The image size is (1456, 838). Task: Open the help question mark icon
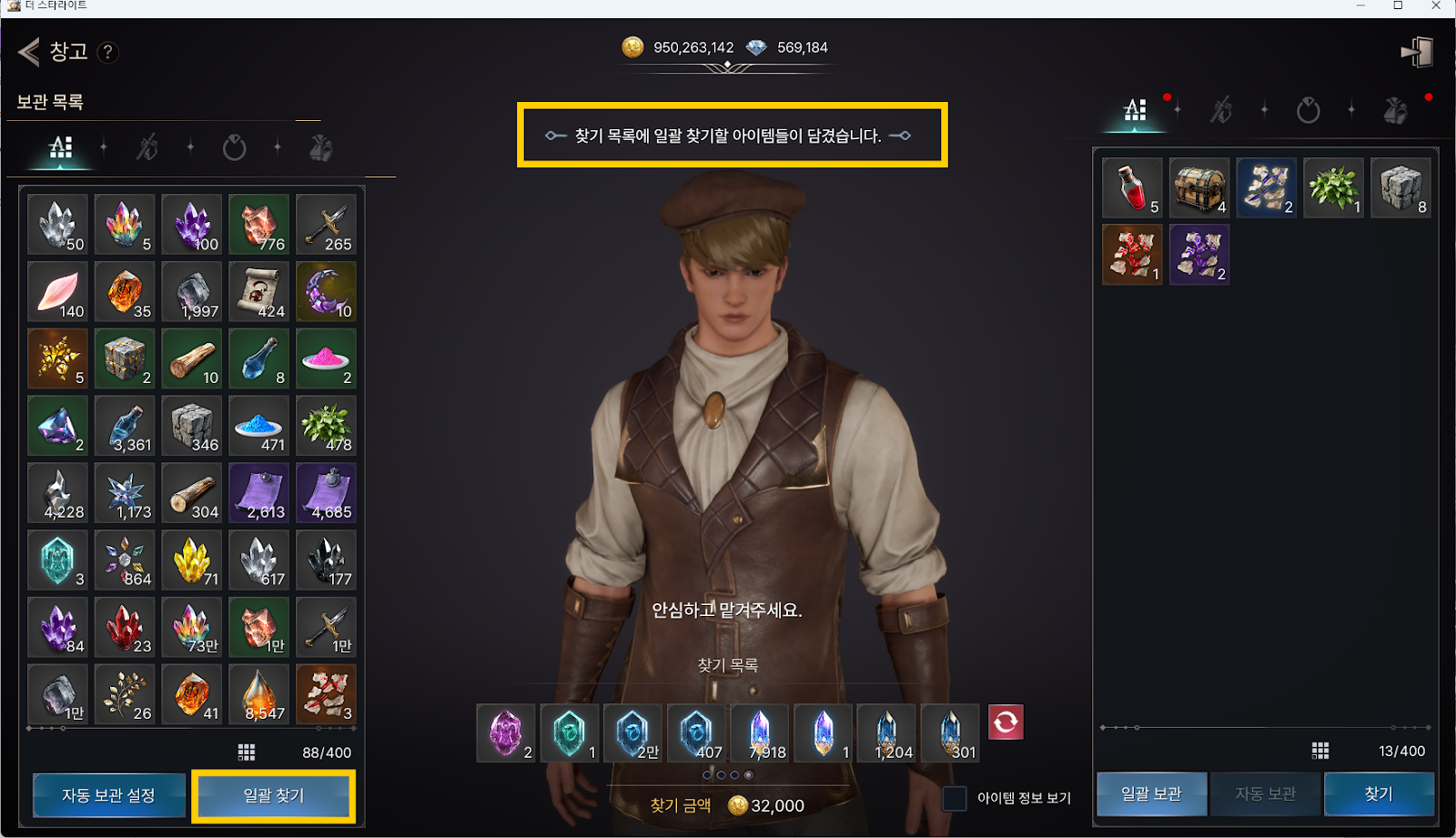coord(107,52)
